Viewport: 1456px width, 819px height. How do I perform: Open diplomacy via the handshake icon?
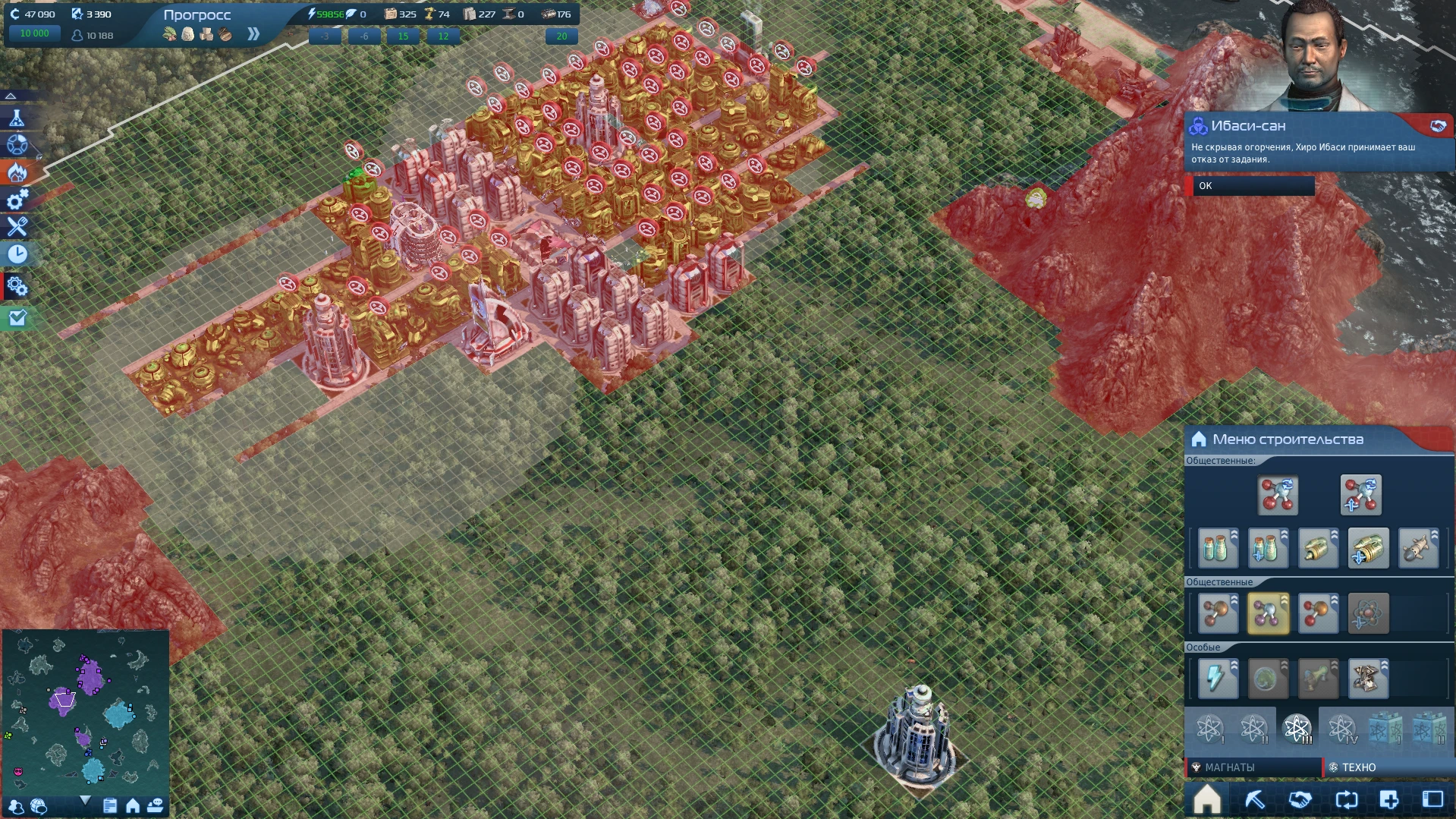point(1302,799)
